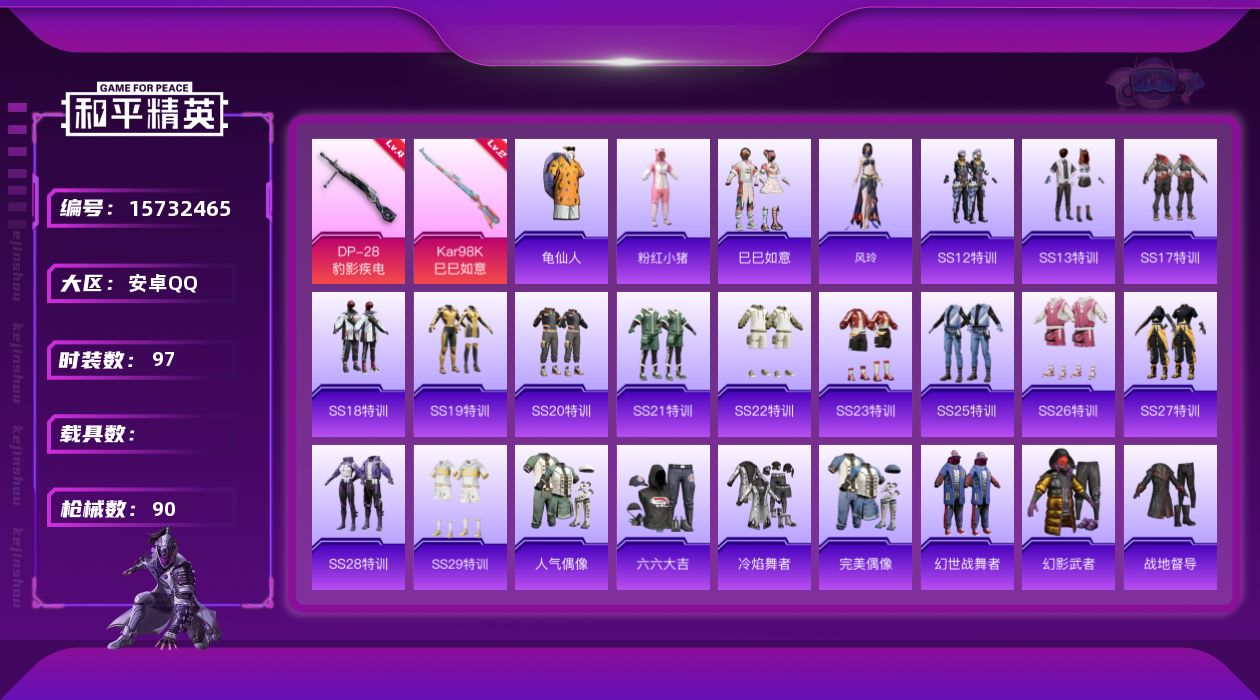Image resolution: width=1260 pixels, height=700 pixels.
Task: Pick the 完美偶像 outfit card
Action: (x=865, y=517)
